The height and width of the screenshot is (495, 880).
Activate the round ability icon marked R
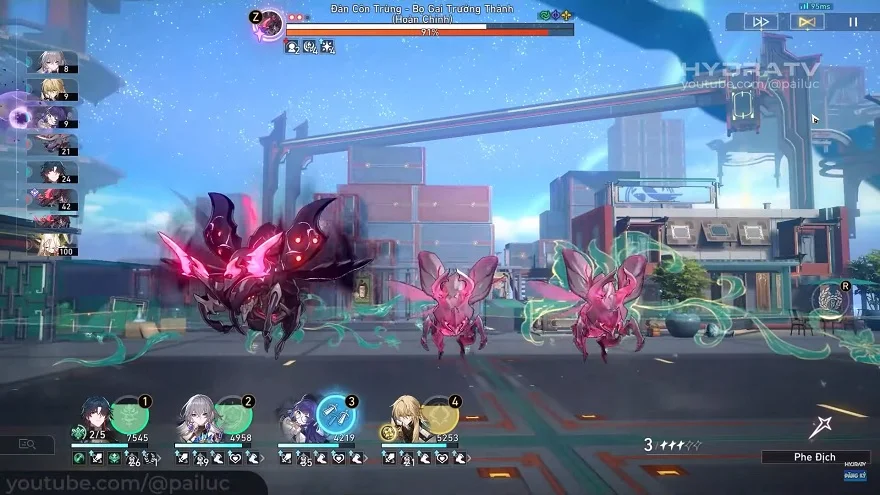(x=830, y=300)
